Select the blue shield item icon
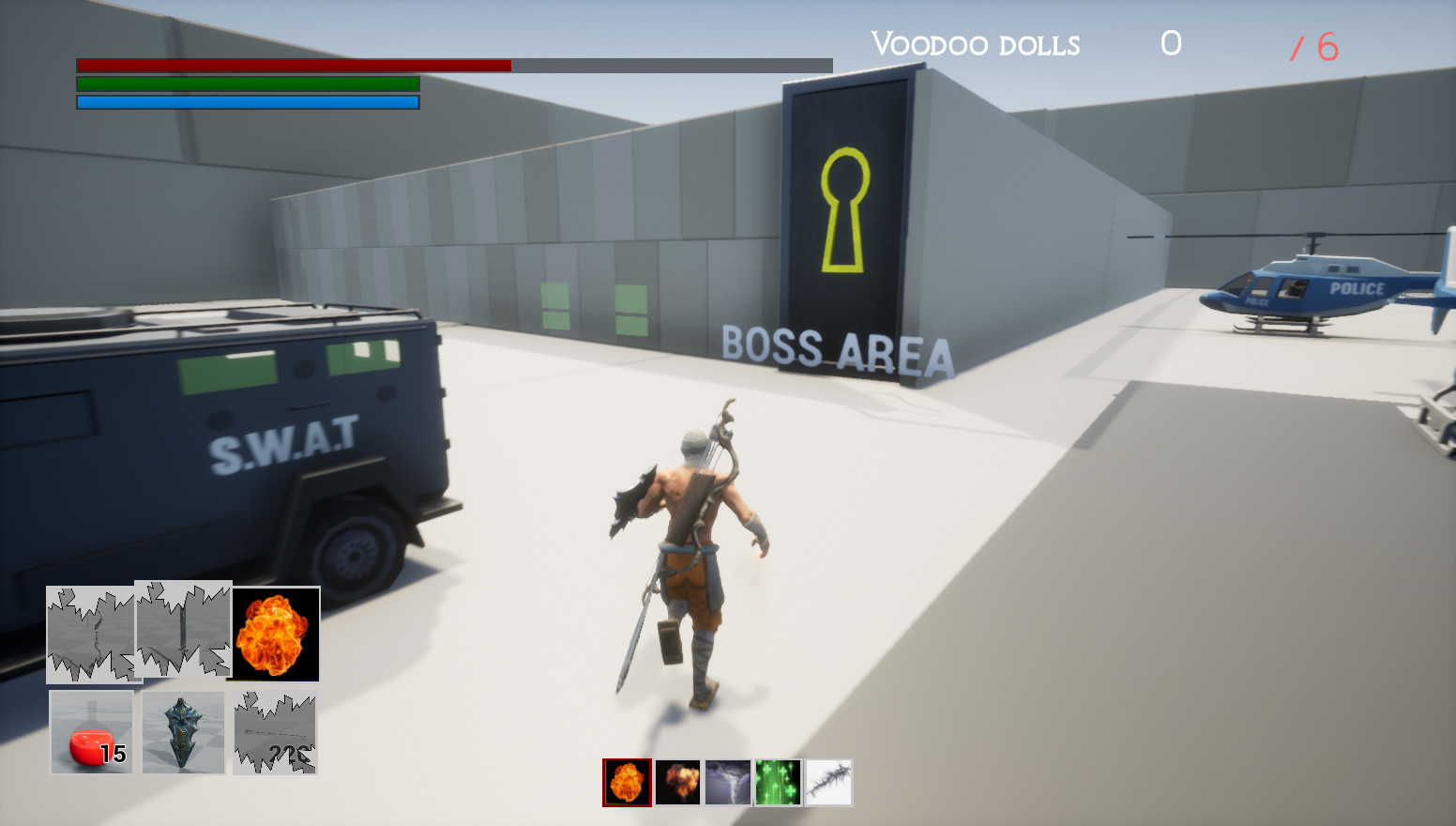This screenshot has height=826, width=1456. coord(183,732)
